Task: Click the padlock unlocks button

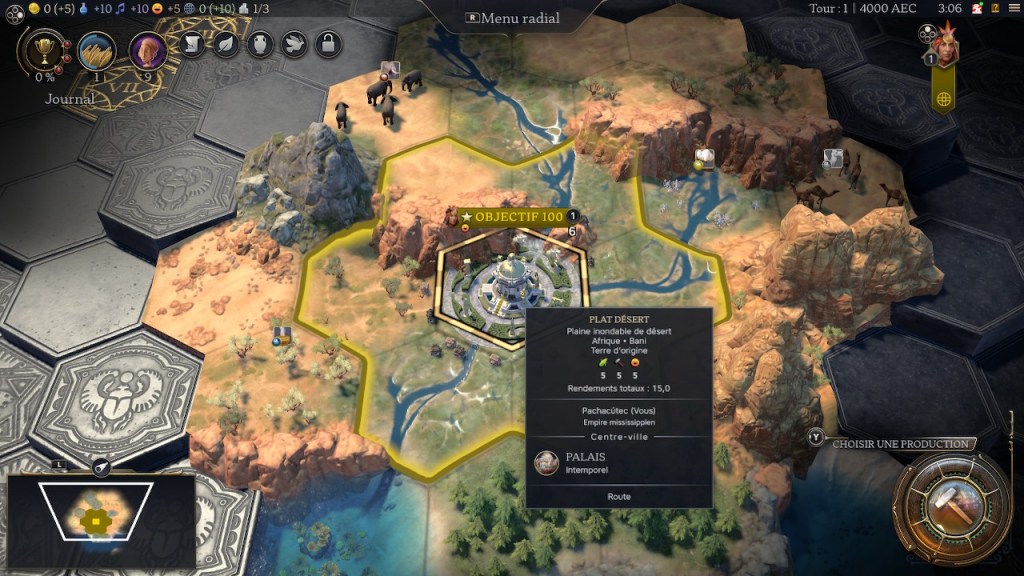Action: pyautogui.click(x=328, y=44)
